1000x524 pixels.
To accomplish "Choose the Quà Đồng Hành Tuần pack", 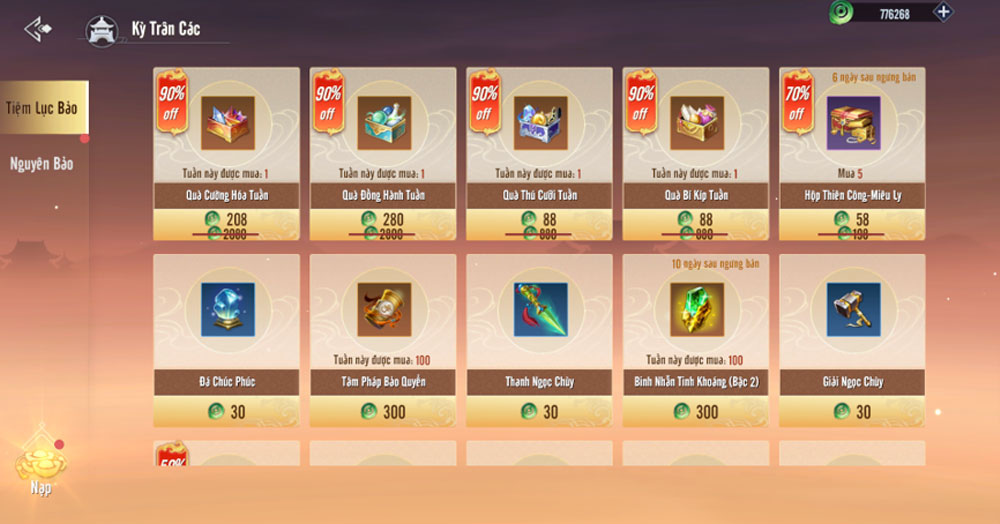I will coord(383,124).
